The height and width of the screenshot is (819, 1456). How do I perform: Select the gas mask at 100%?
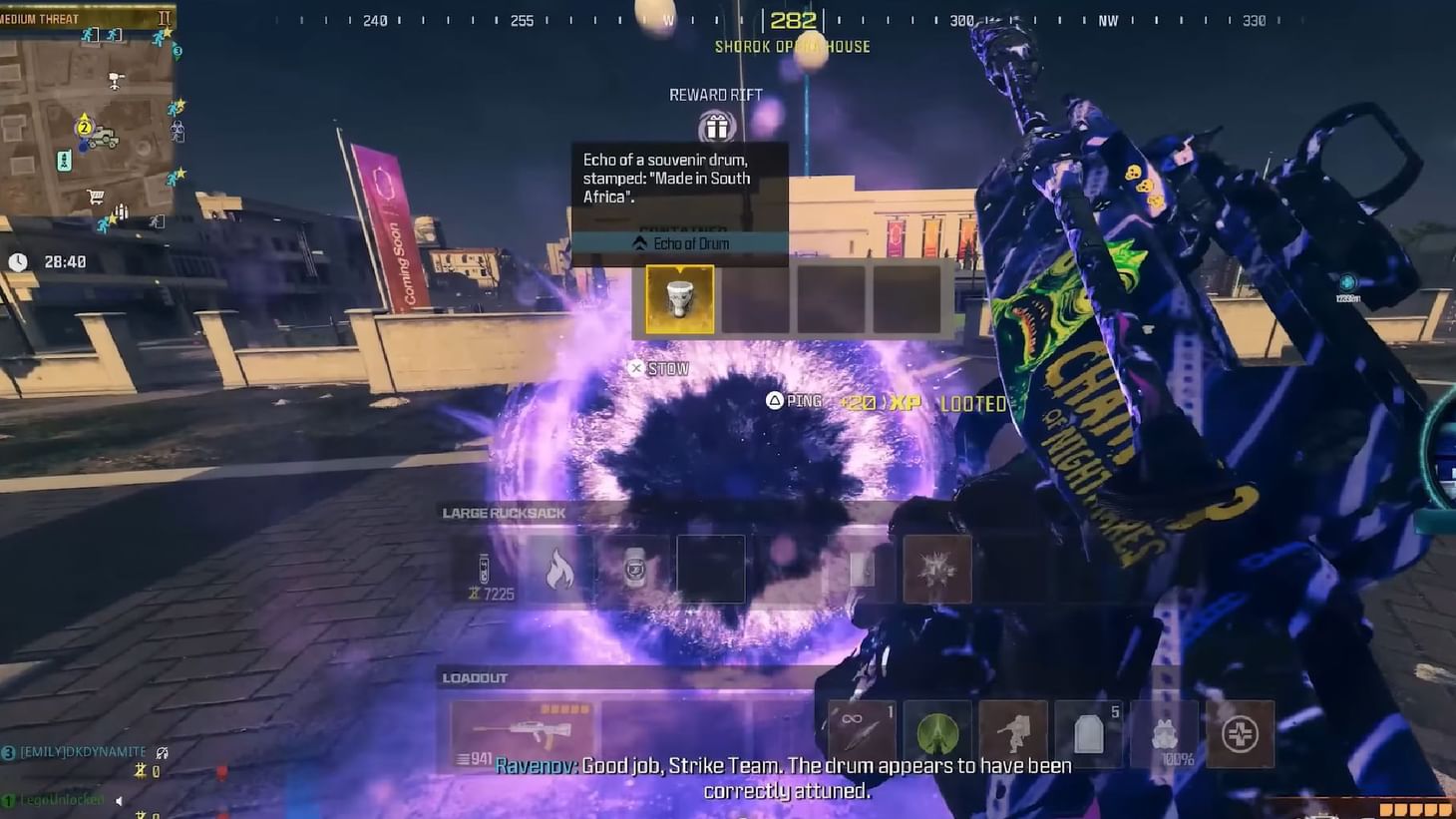[1164, 733]
